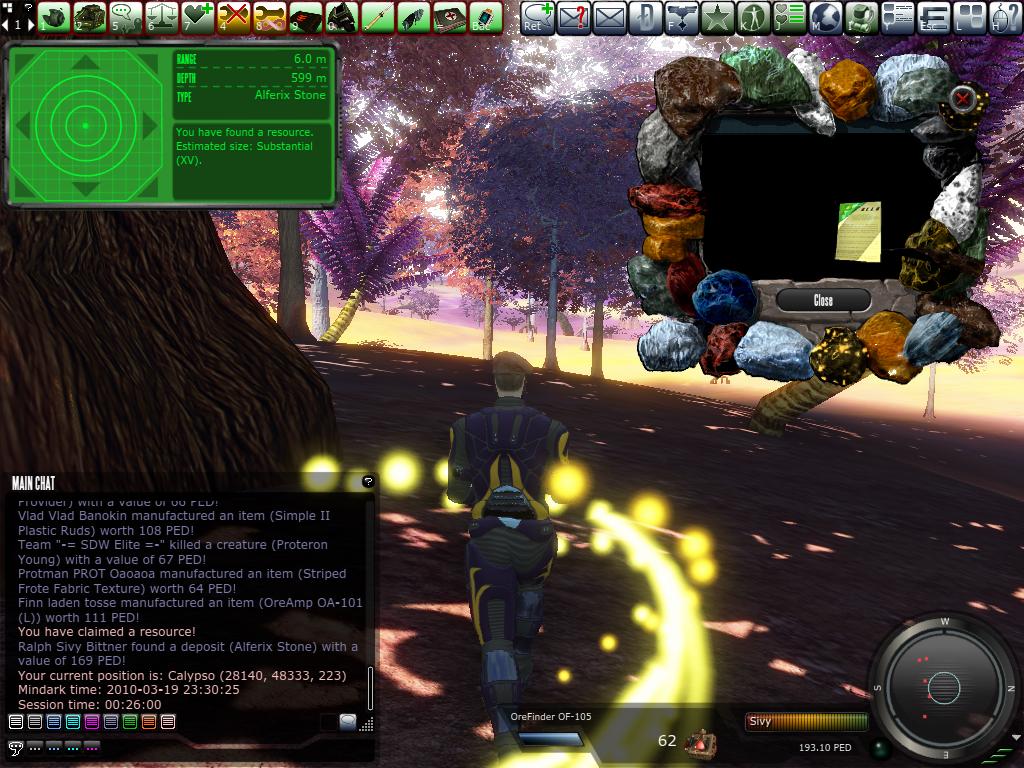Open the green star icon

point(717,17)
